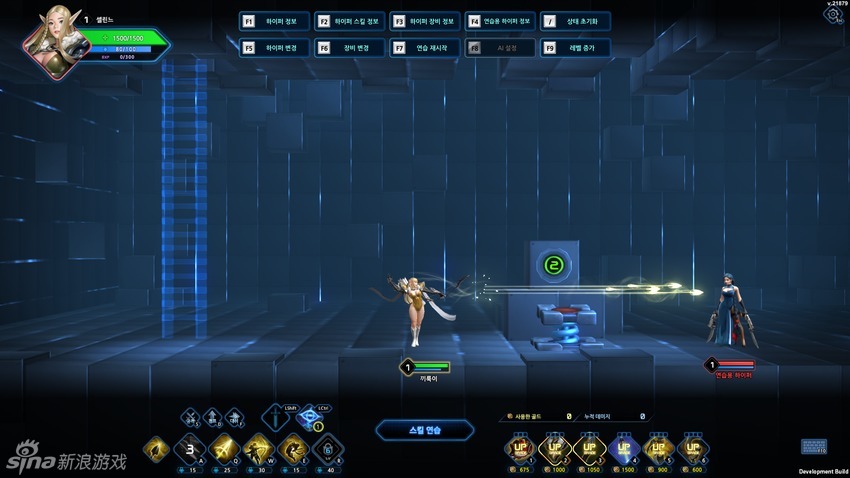Open 연습용 하이퍼 정보 button
850x478 pixels.
coord(500,21)
